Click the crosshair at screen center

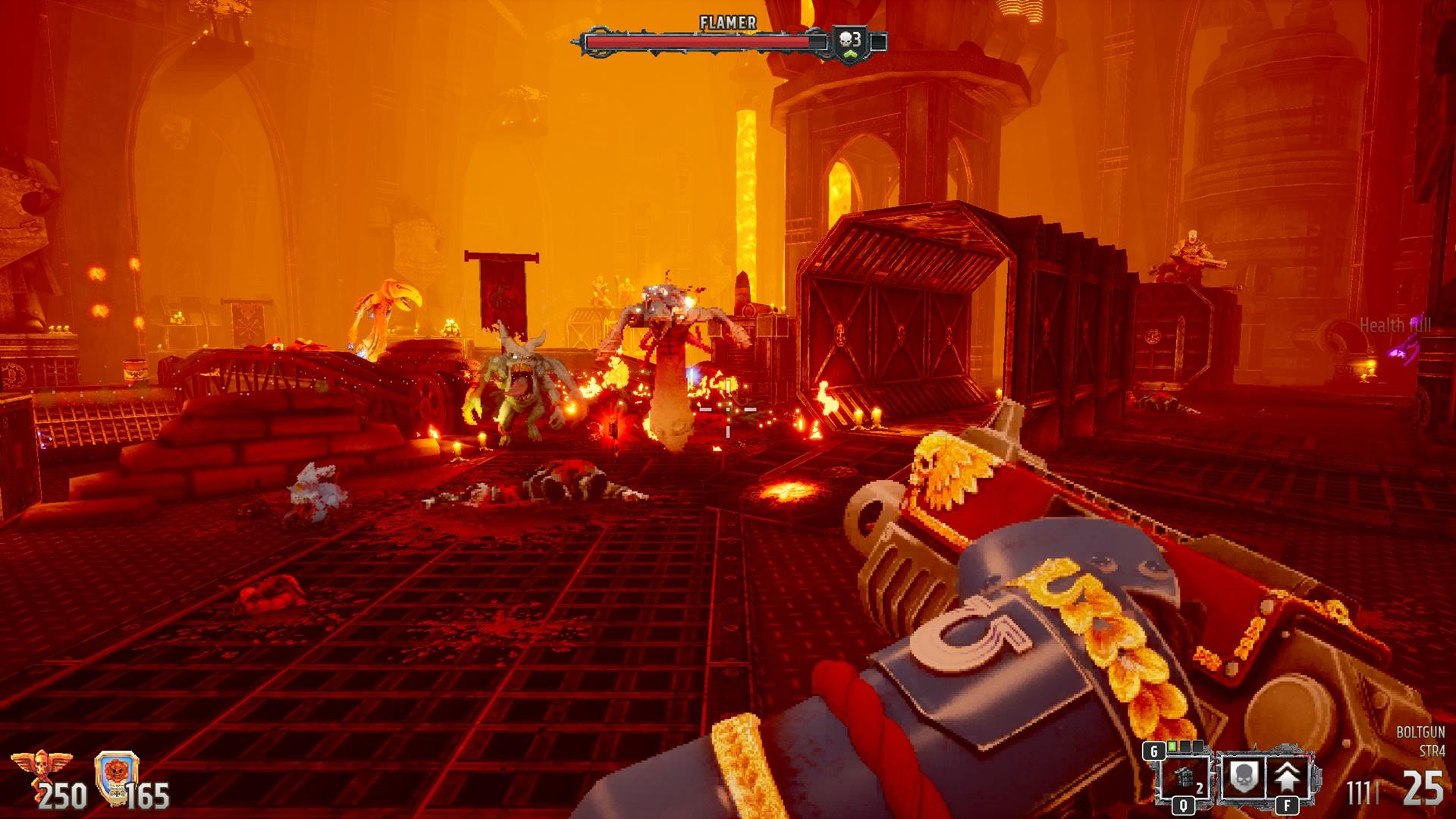(728, 409)
